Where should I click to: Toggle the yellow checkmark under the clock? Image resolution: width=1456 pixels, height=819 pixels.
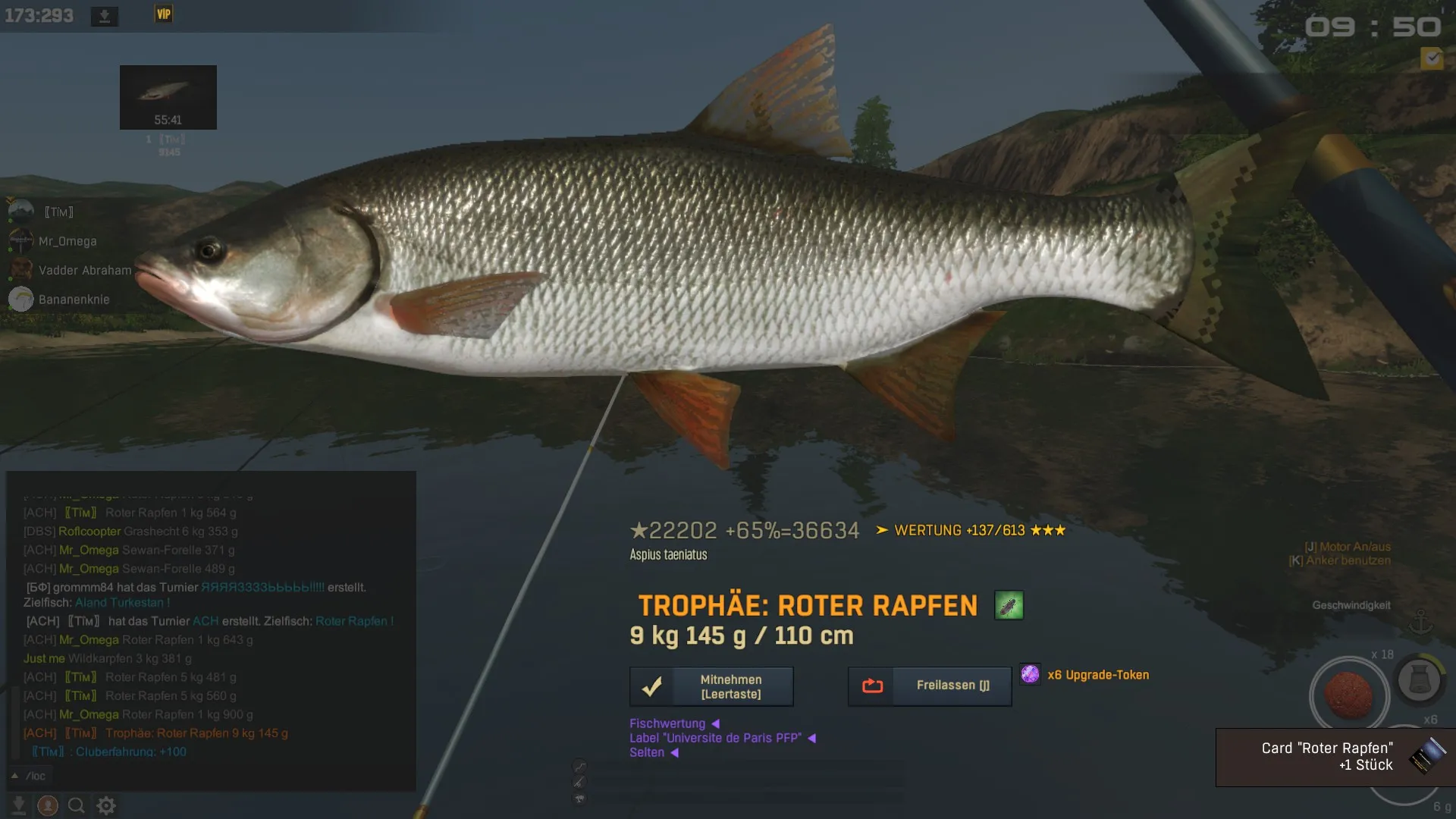(x=1432, y=58)
